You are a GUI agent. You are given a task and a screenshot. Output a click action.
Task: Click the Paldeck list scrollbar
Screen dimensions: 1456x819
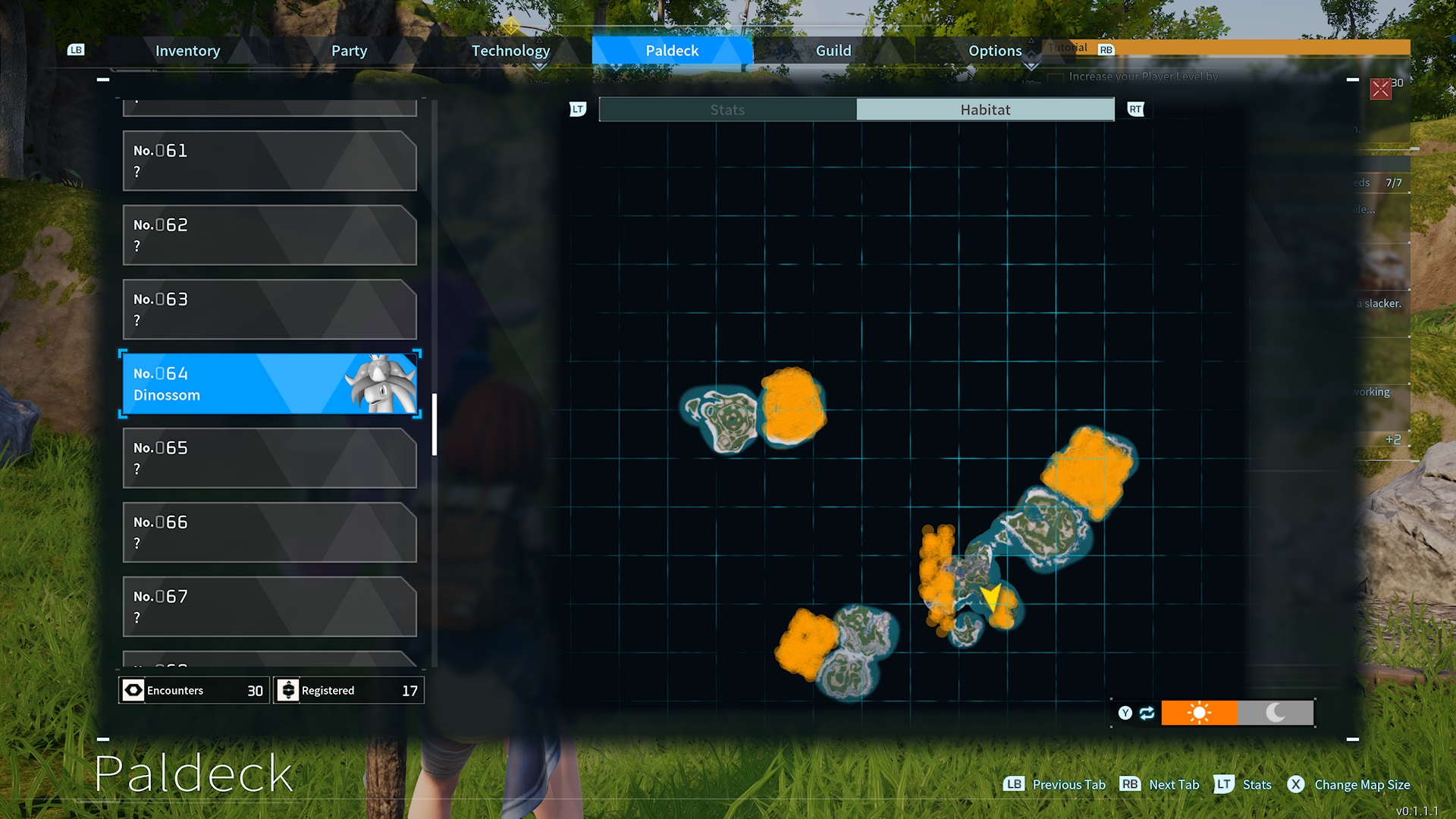(x=435, y=425)
